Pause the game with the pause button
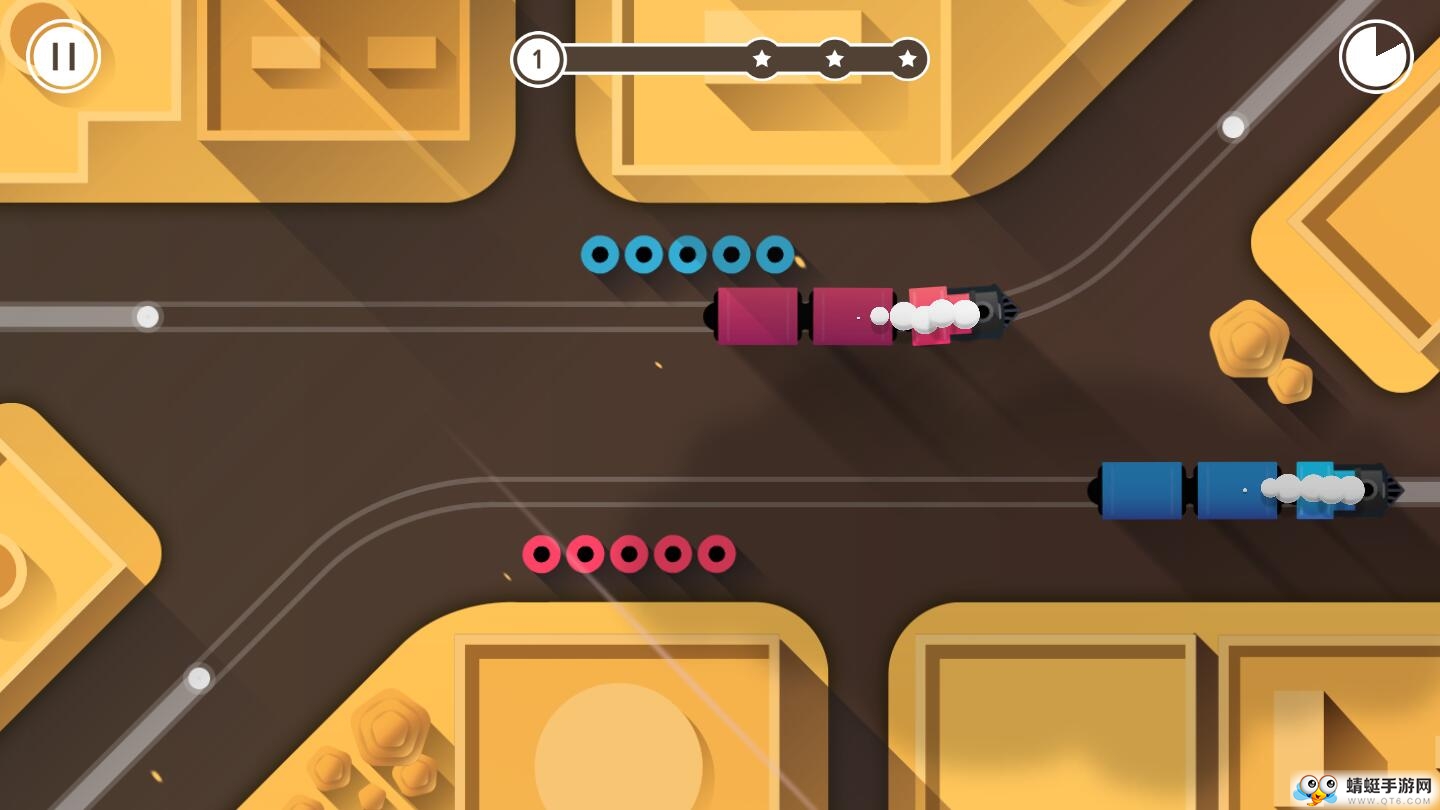This screenshot has width=1440, height=810. 64,57
